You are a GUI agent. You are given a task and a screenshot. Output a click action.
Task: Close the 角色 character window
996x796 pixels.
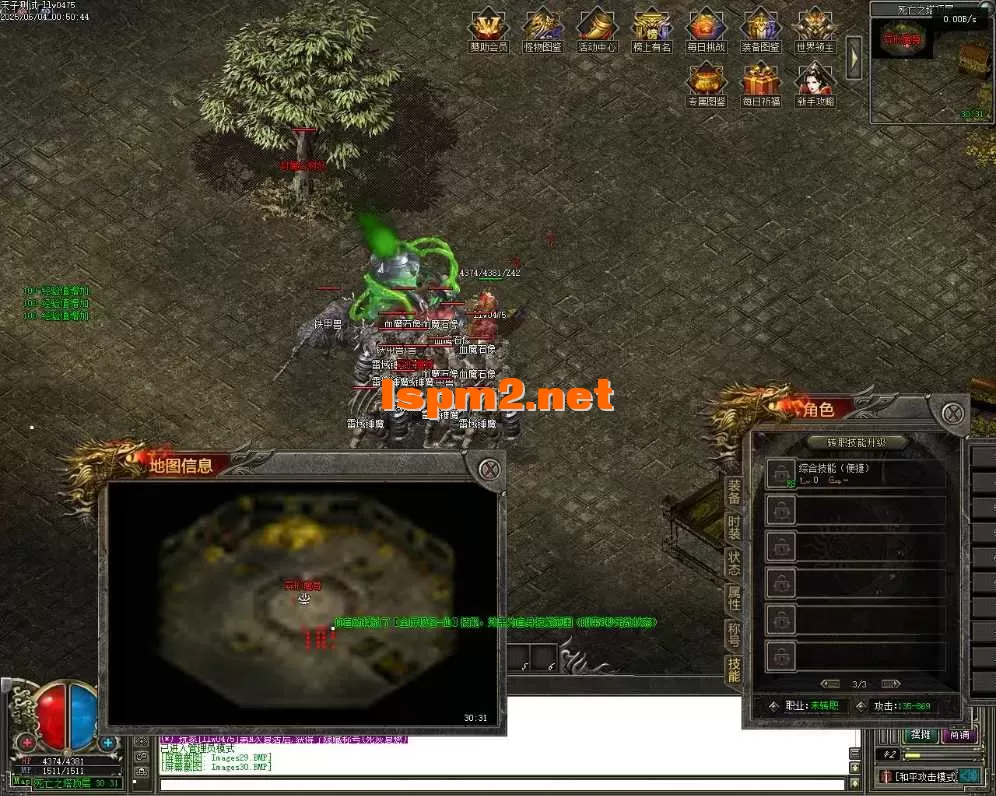[x=952, y=411]
